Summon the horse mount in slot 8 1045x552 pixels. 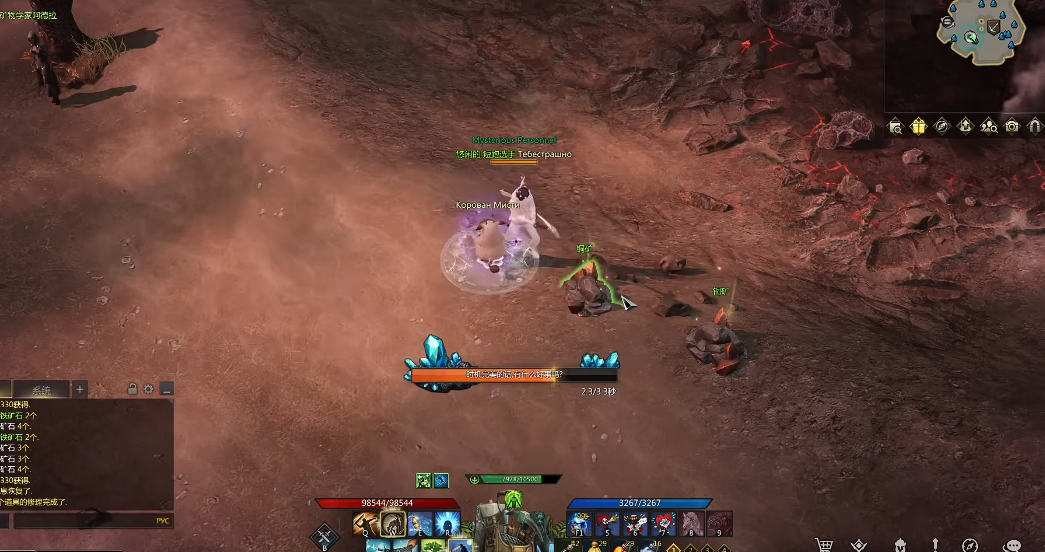[692, 523]
